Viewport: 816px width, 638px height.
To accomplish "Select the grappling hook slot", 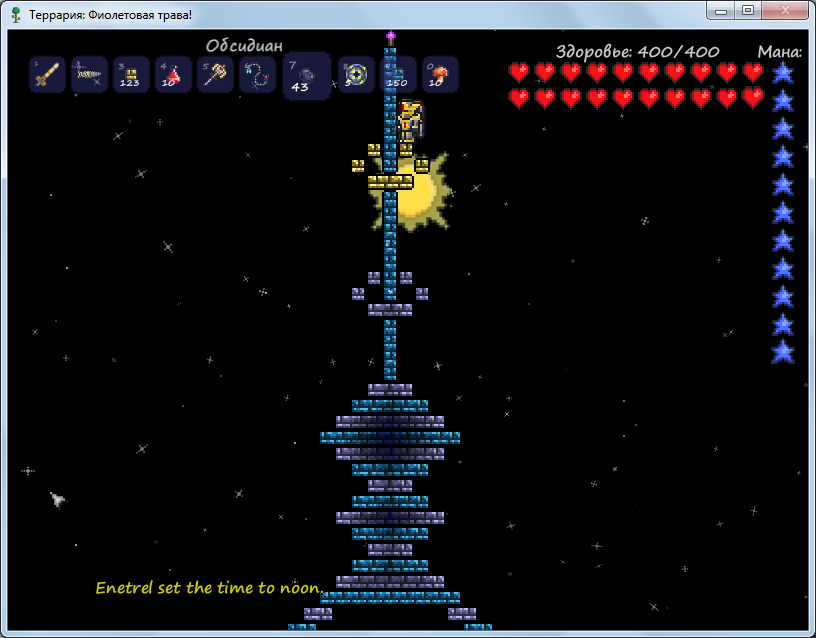I will (257, 75).
